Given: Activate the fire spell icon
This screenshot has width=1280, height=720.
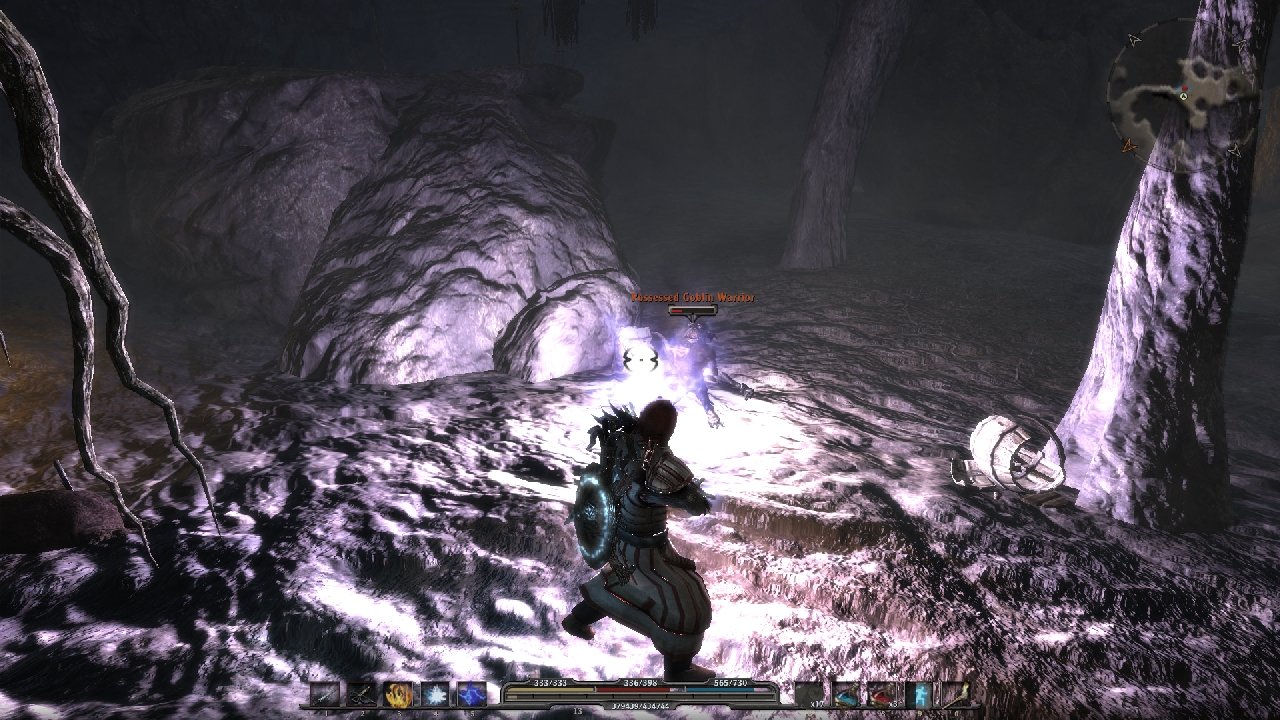Looking at the screenshot, I should 399,694.
